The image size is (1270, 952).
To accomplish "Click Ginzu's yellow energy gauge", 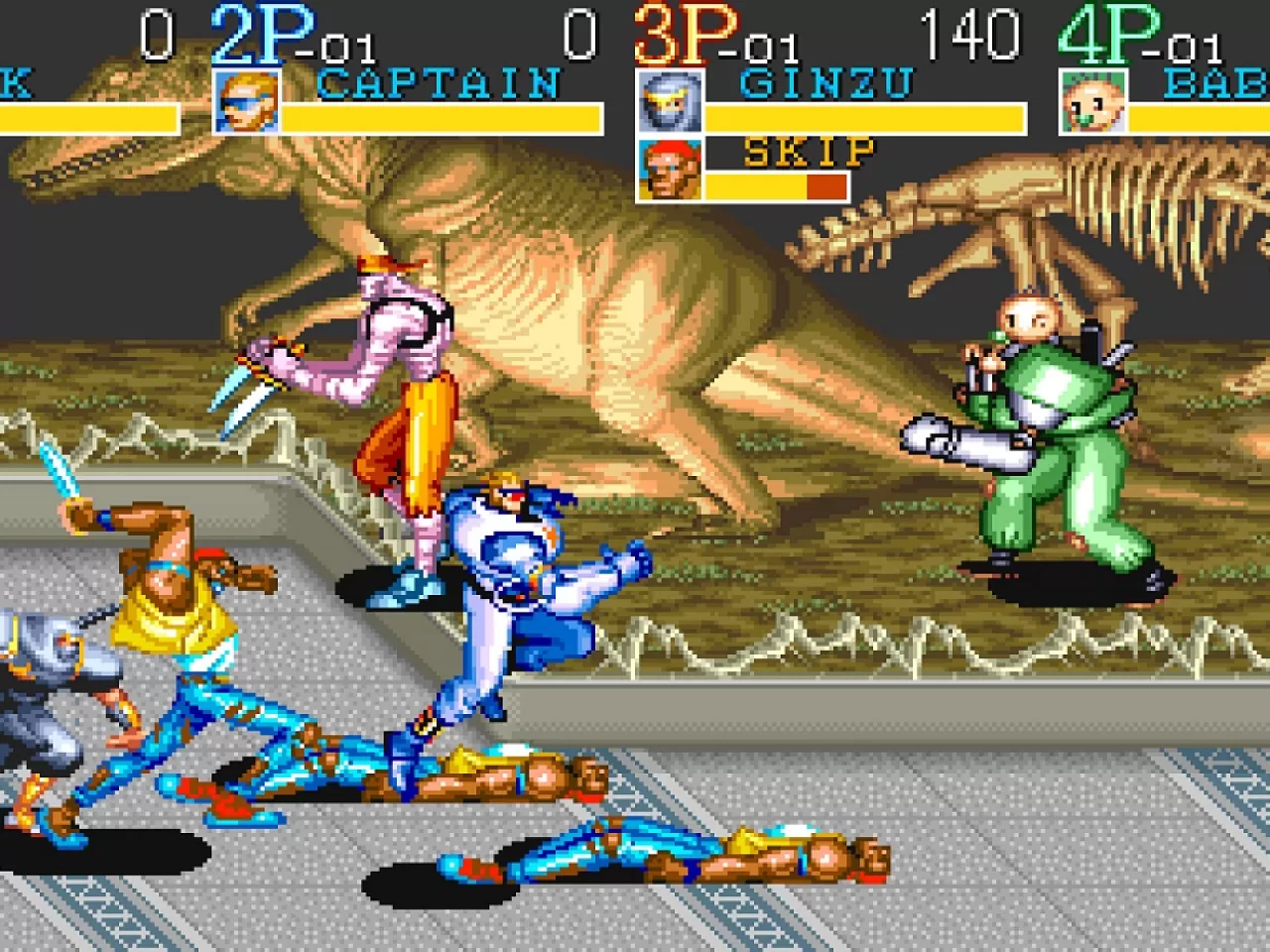I will (x=863, y=118).
